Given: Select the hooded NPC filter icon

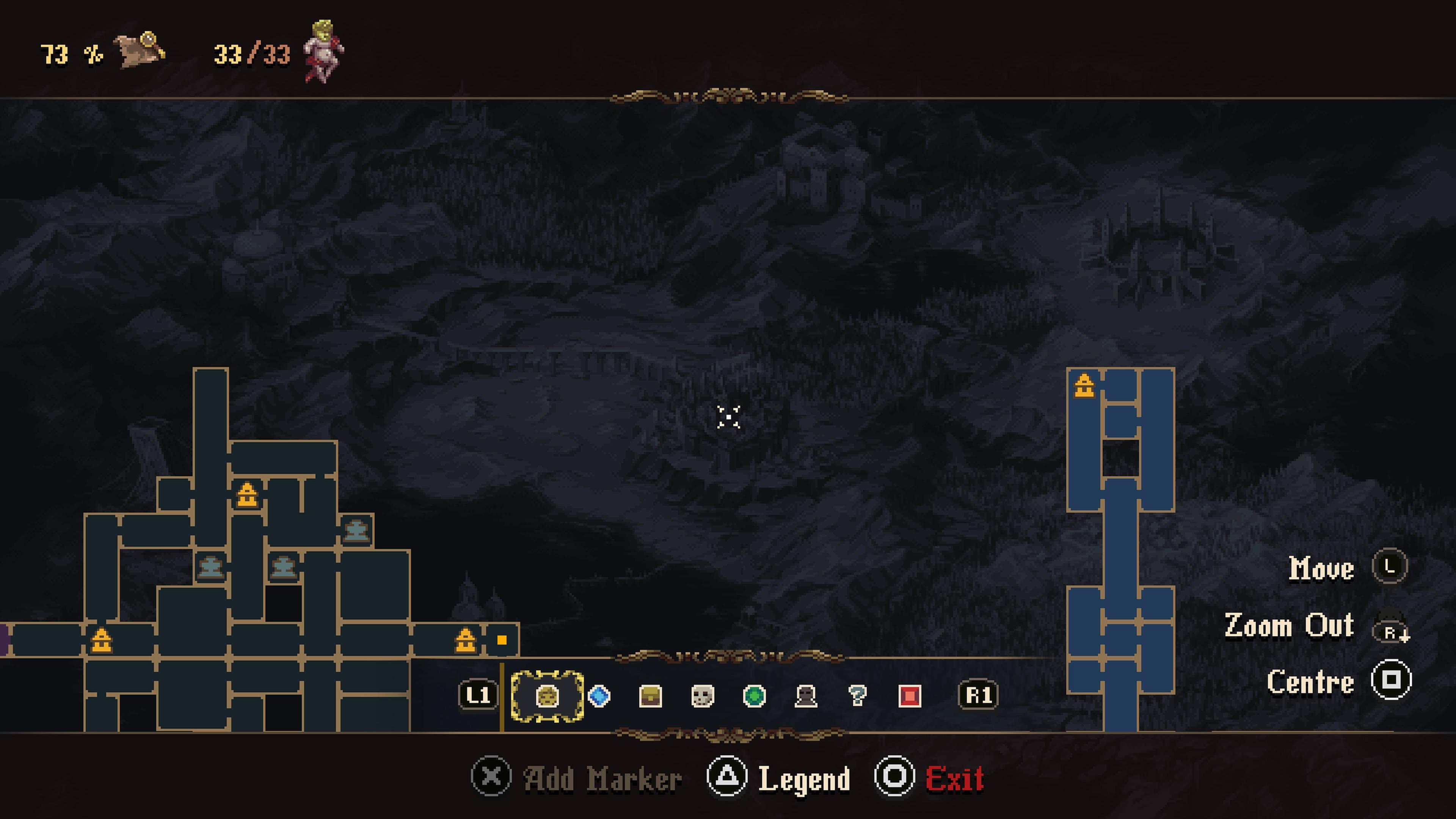Looking at the screenshot, I should [x=805, y=697].
